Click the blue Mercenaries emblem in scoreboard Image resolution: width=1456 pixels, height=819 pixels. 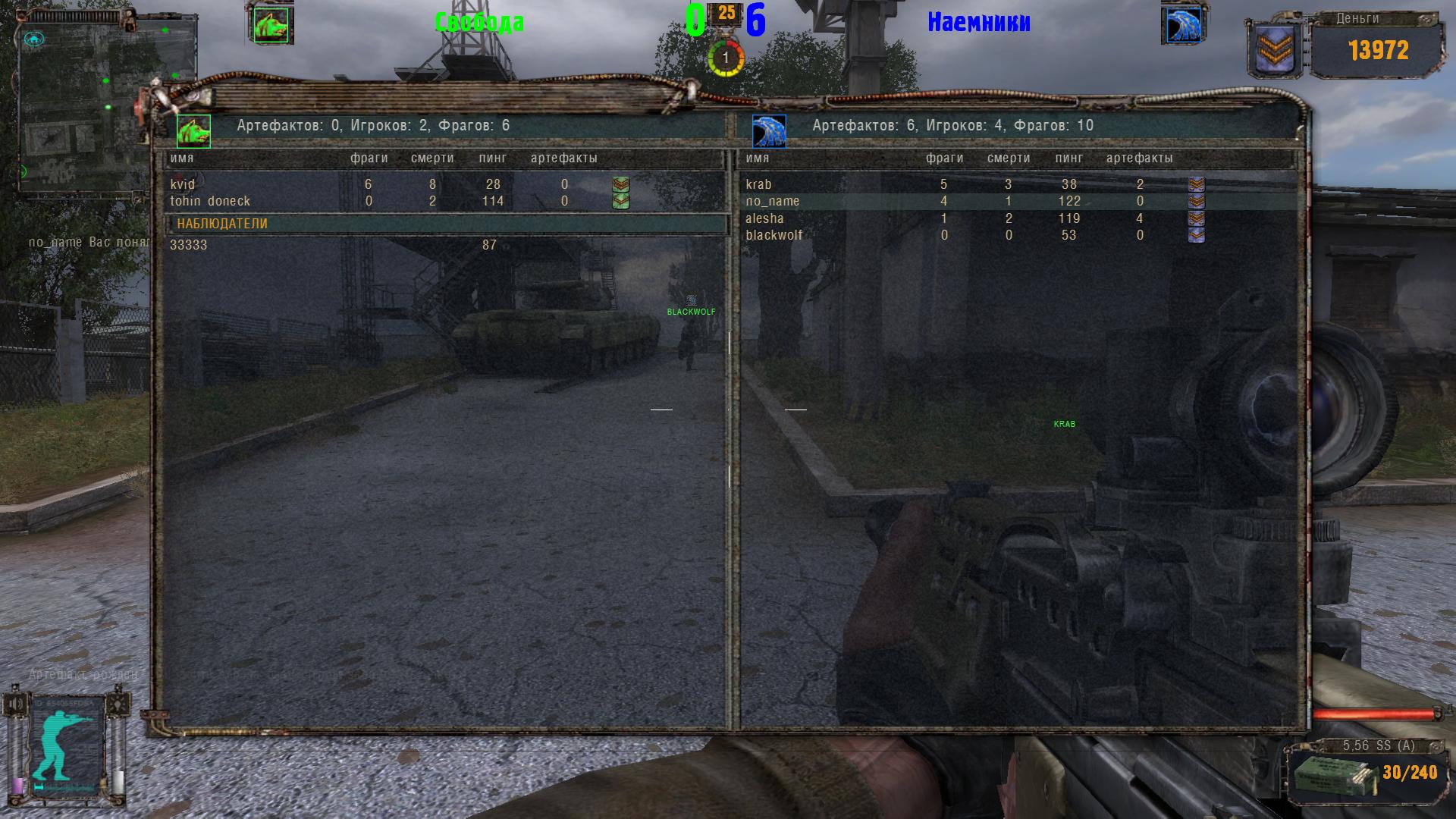click(769, 131)
